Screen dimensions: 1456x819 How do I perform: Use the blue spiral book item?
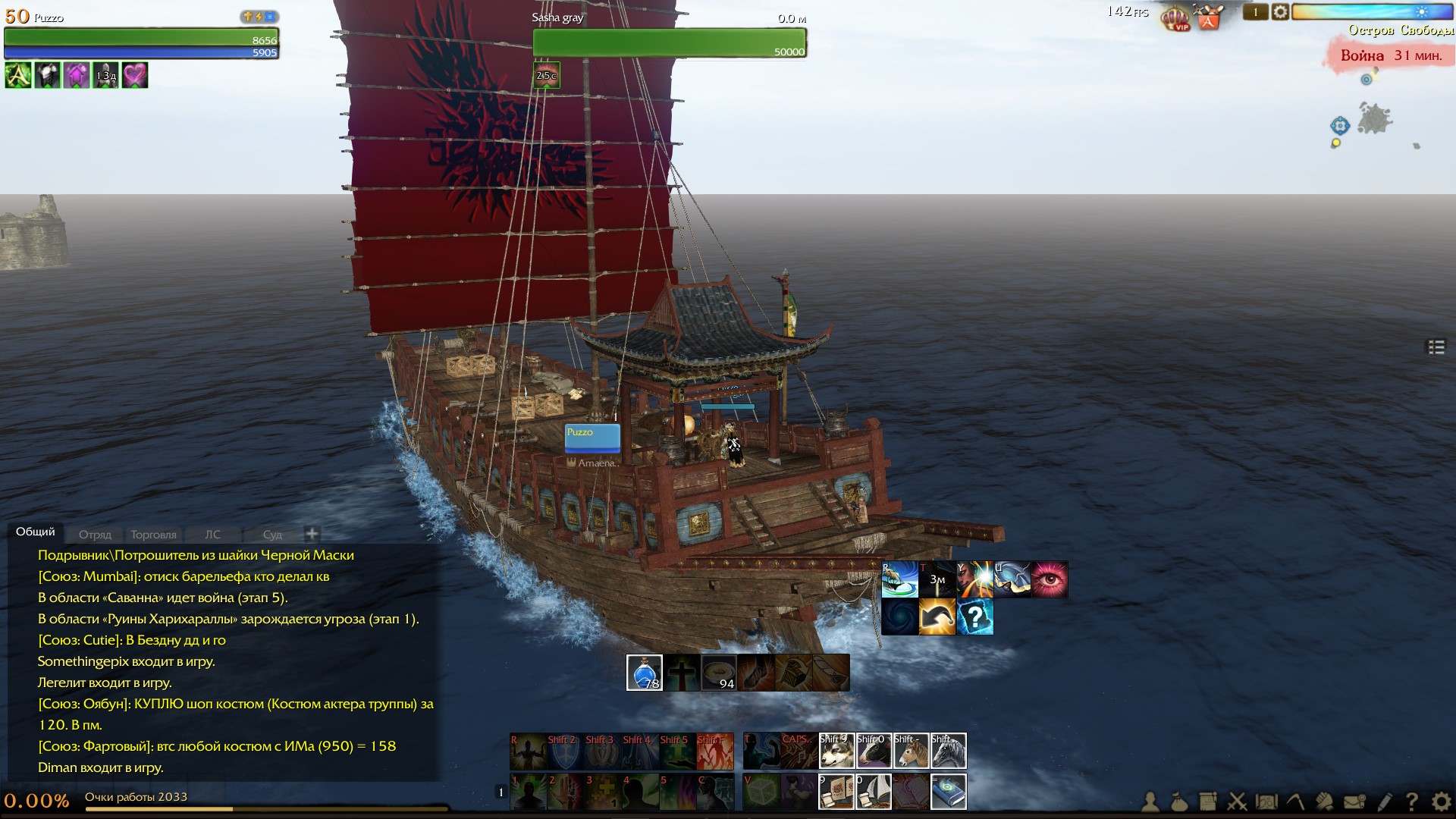click(x=948, y=792)
